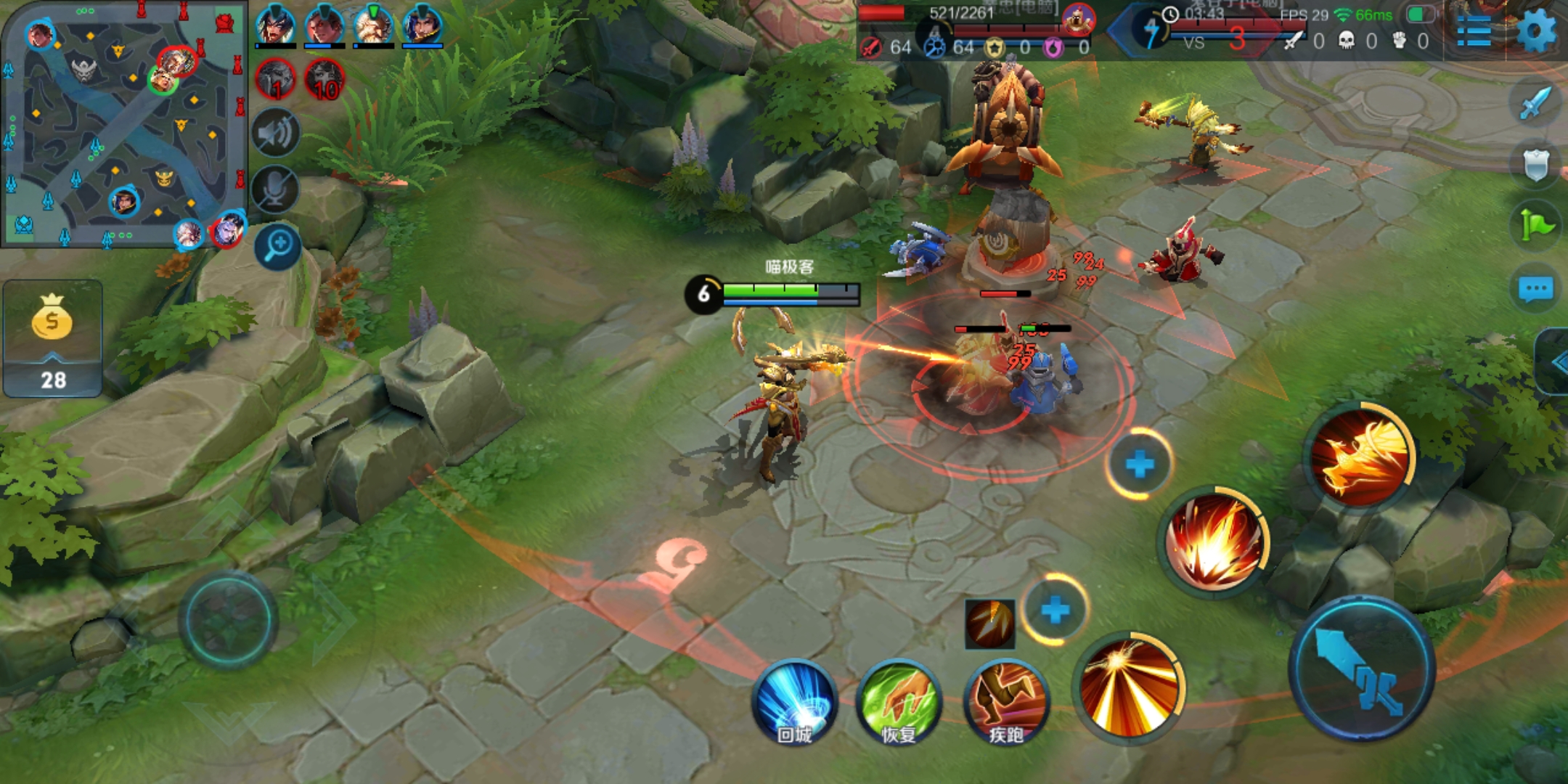Screen dimensions: 1568x784
Task: Click the minimap magnifier zoom button
Action: 278,245
